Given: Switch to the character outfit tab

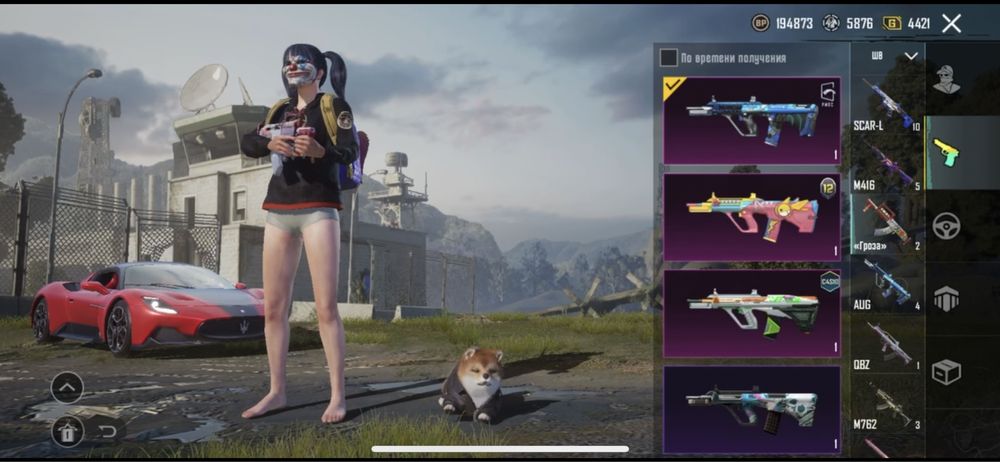Looking at the screenshot, I should click(946, 79).
